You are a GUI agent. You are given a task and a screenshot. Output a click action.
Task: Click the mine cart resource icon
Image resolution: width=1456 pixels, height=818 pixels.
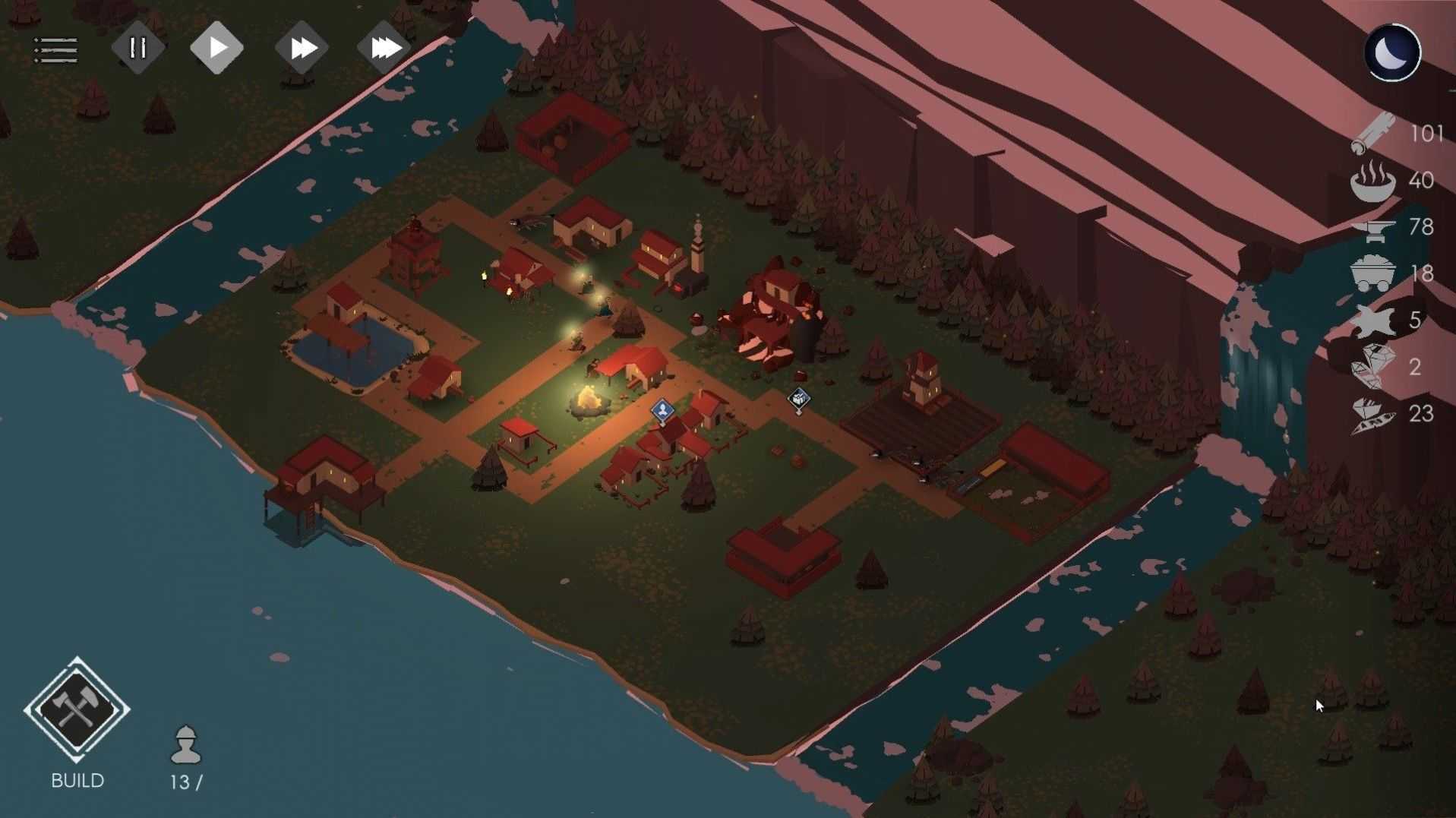(1373, 273)
